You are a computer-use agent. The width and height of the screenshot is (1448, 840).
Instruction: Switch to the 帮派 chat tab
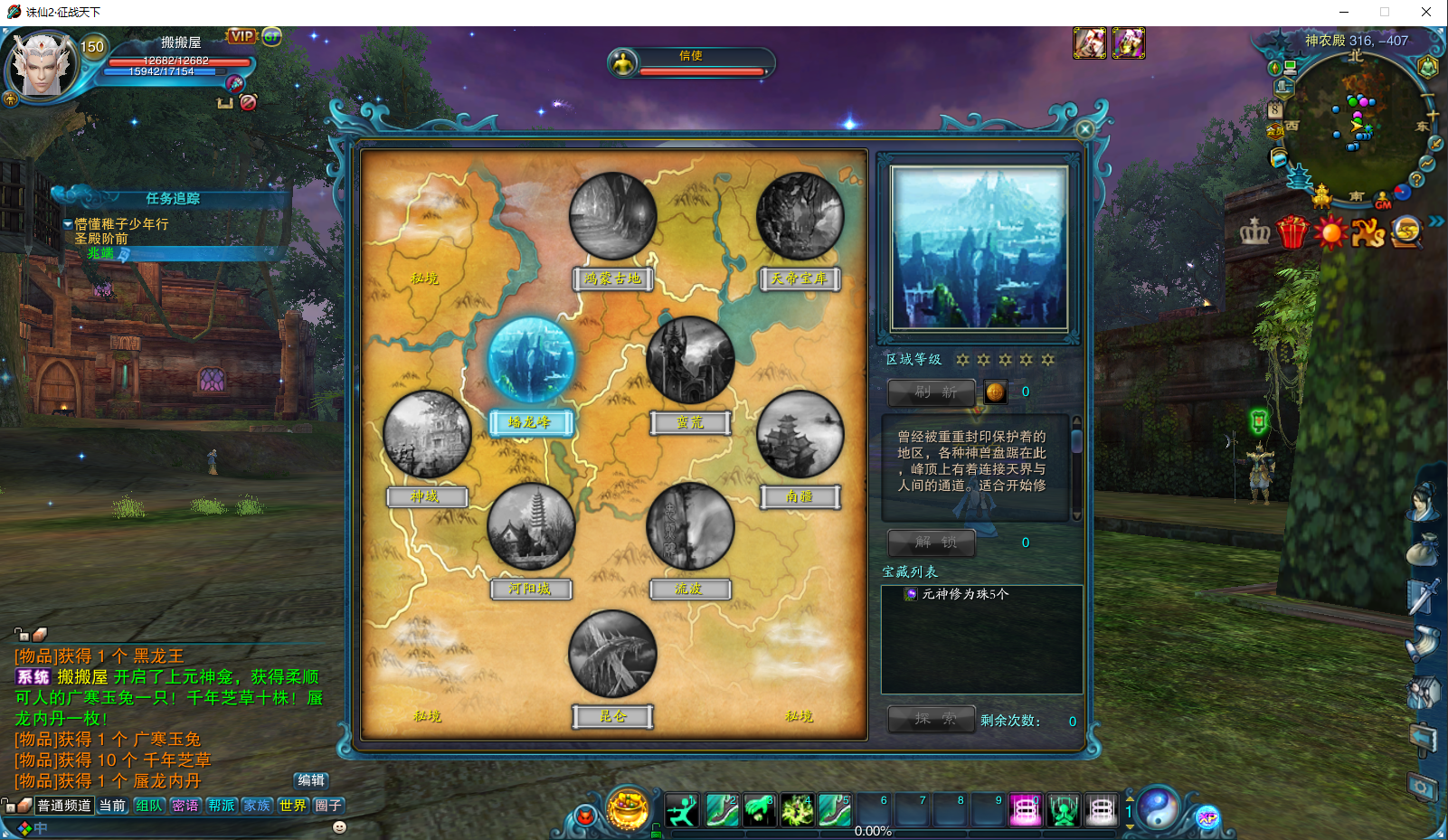(x=222, y=806)
